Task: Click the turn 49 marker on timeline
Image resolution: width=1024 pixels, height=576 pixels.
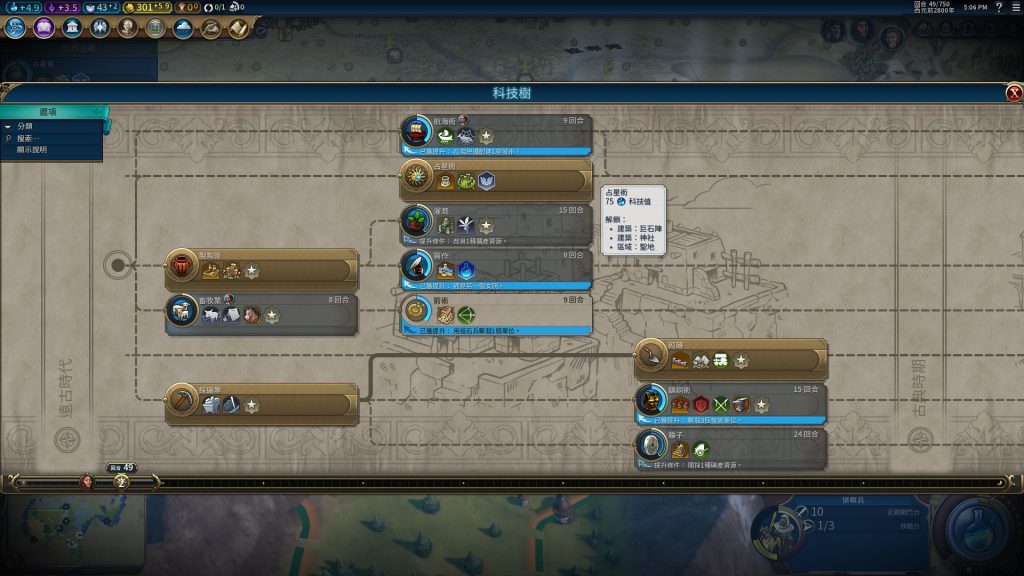Action: 122,481
